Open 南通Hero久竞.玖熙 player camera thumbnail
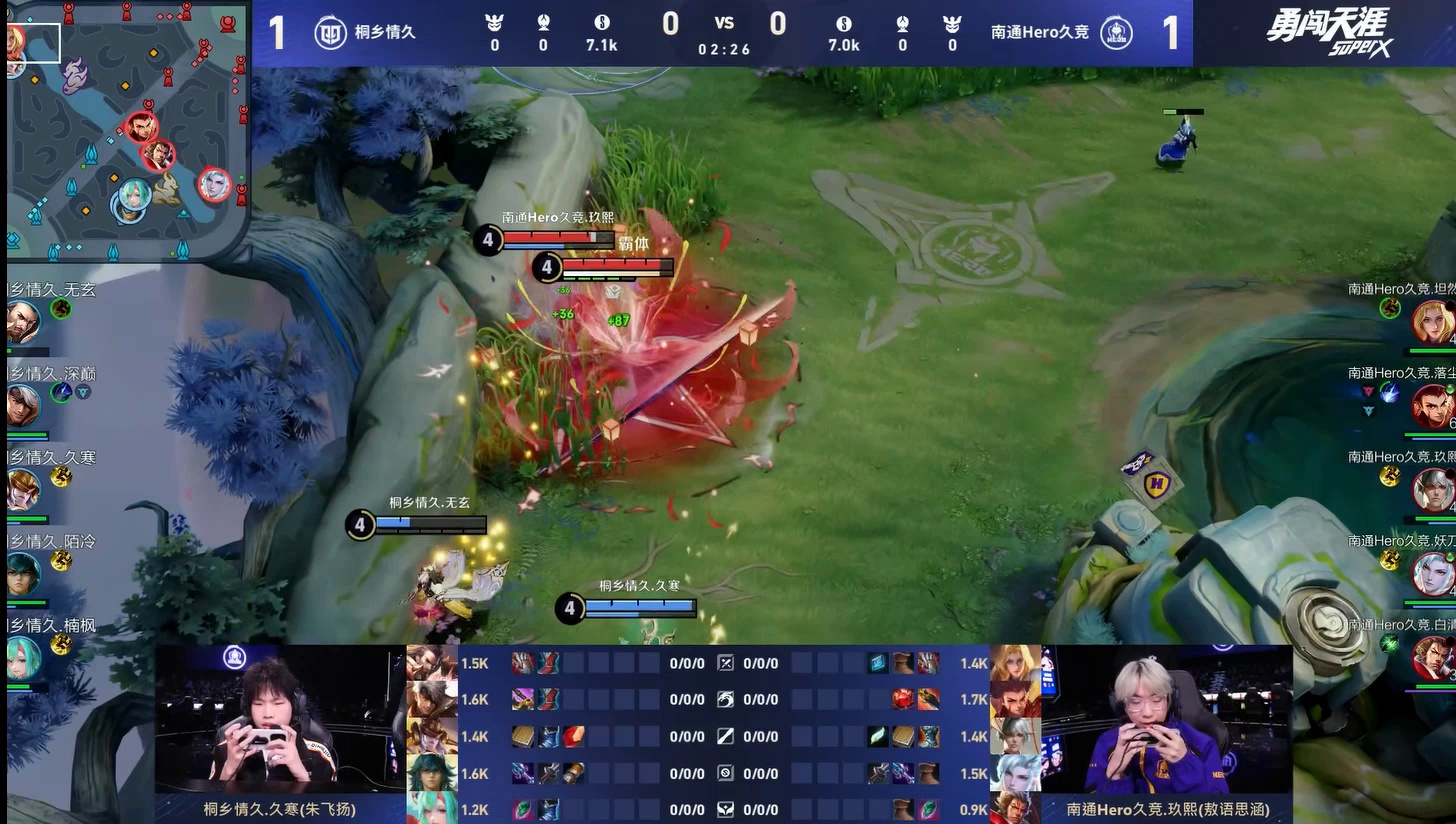The height and width of the screenshot is (824, 1456). (1166, 720)
